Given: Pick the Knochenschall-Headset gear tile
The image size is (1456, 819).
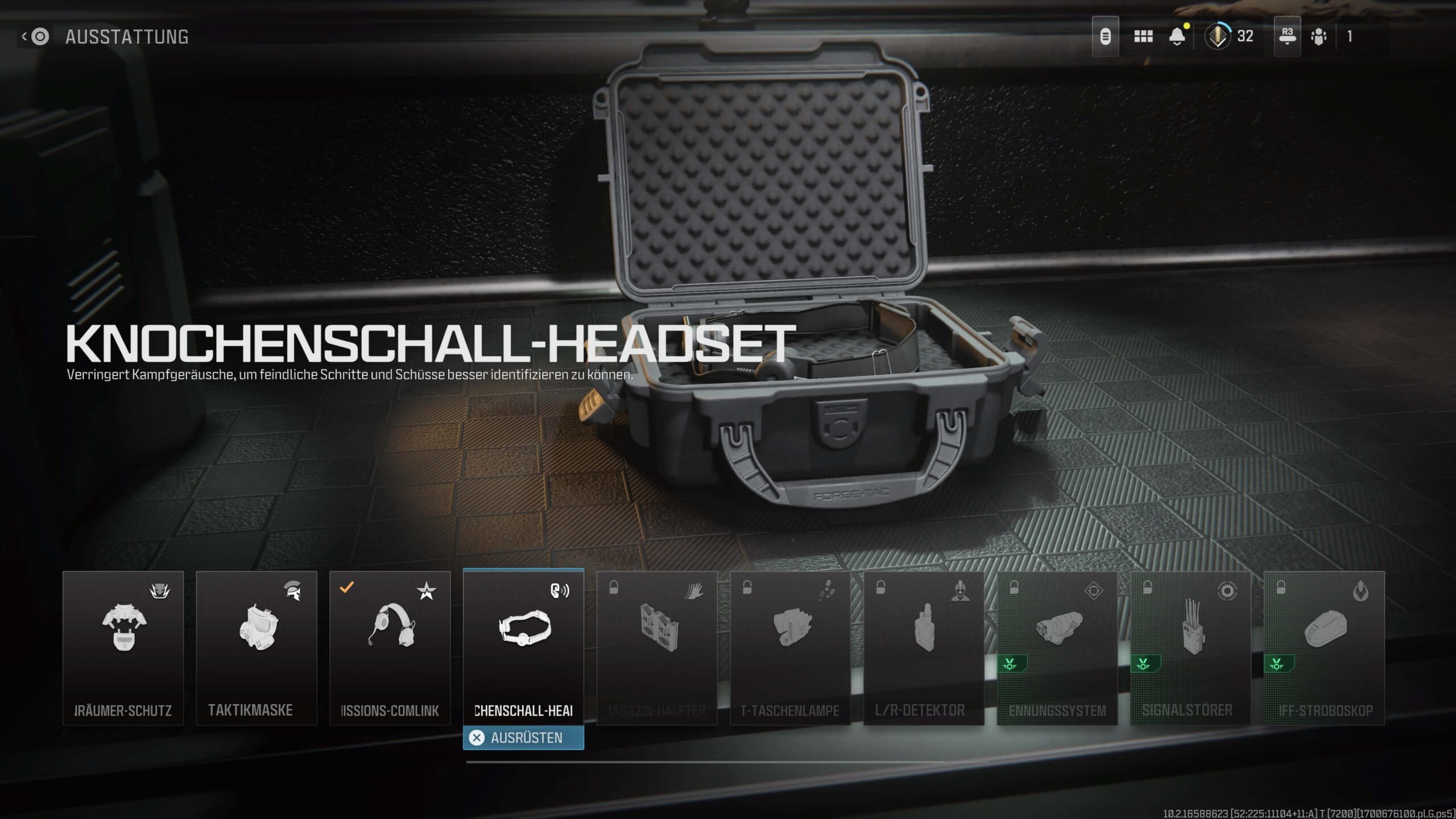Looking at the screenshot, I should coord(523,647).
